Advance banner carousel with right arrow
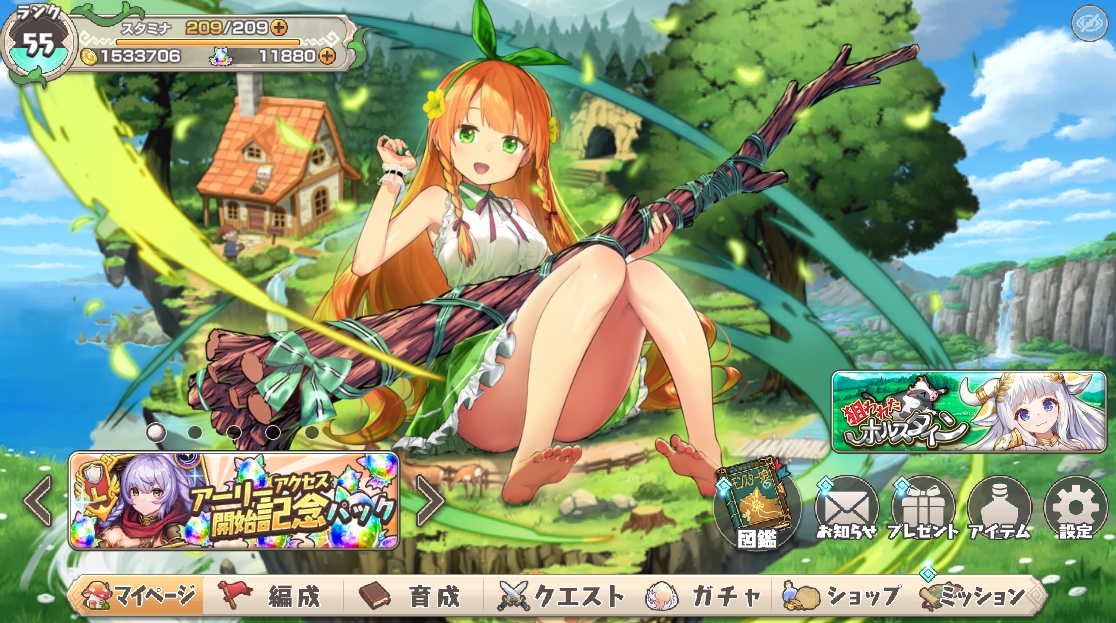The image size is (1116, 623). pyautogui.click(x=430, y=501)
